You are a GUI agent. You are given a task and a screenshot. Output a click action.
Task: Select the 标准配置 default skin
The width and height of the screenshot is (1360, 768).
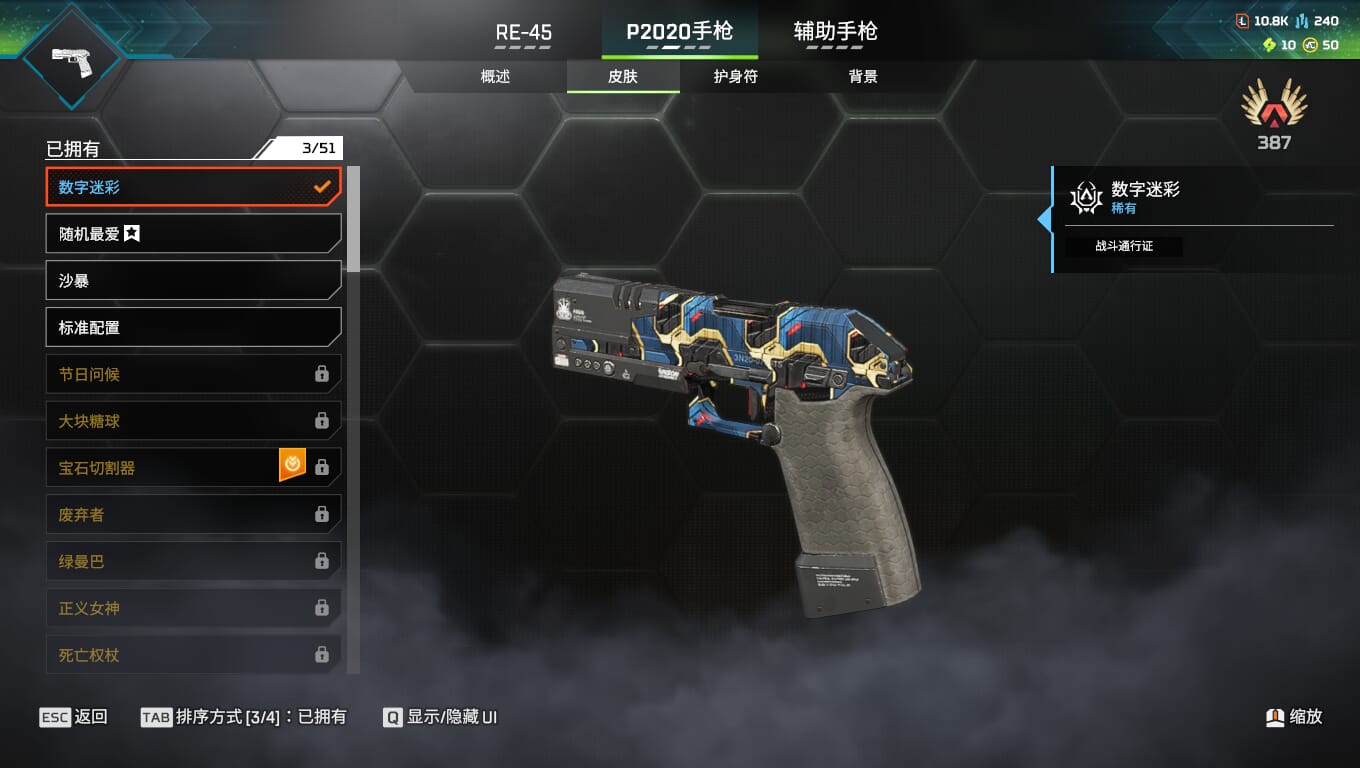click(193, 327)
